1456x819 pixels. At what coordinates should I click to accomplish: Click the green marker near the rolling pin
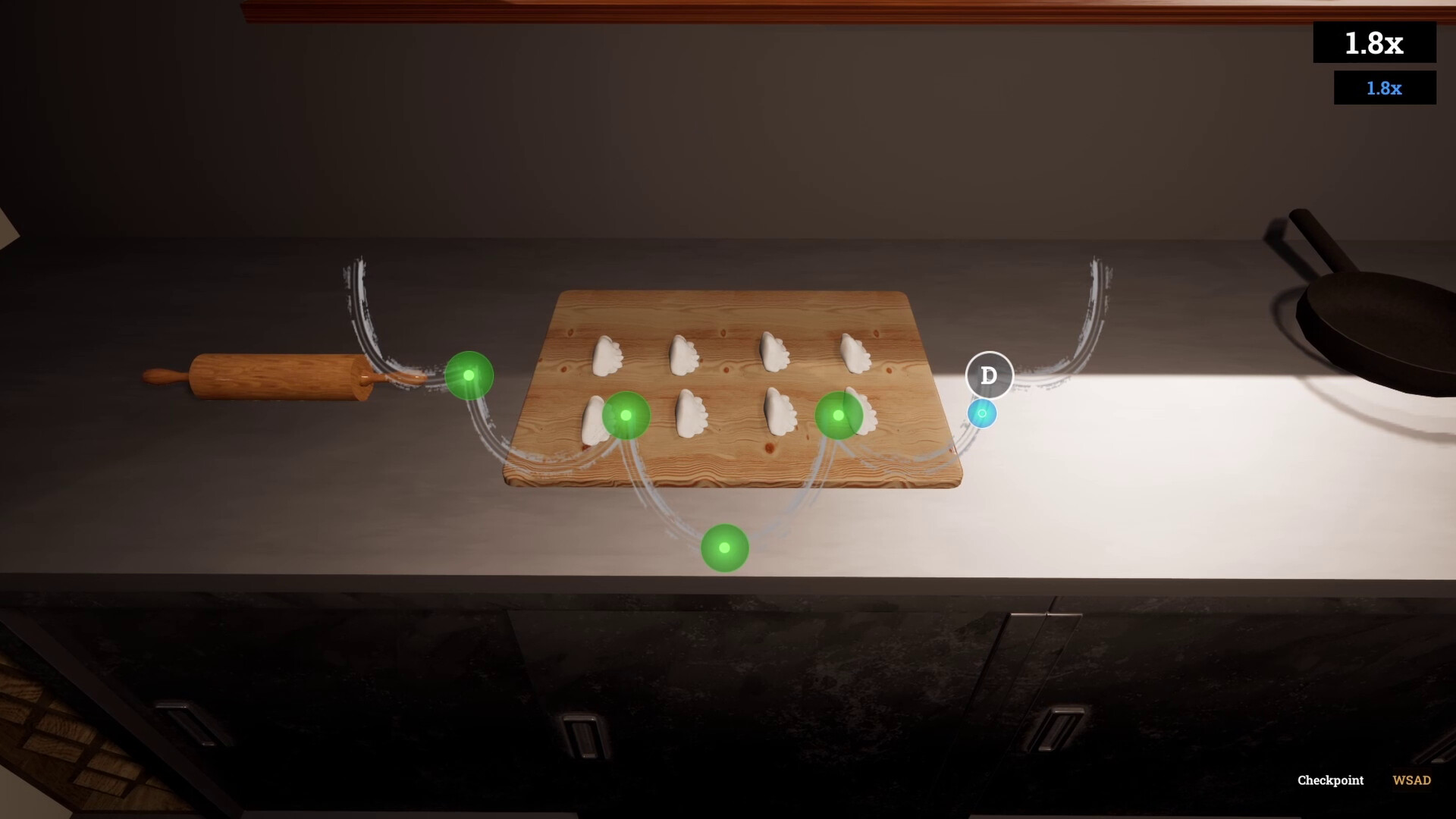pyautogui.click(x=470, y=375)
